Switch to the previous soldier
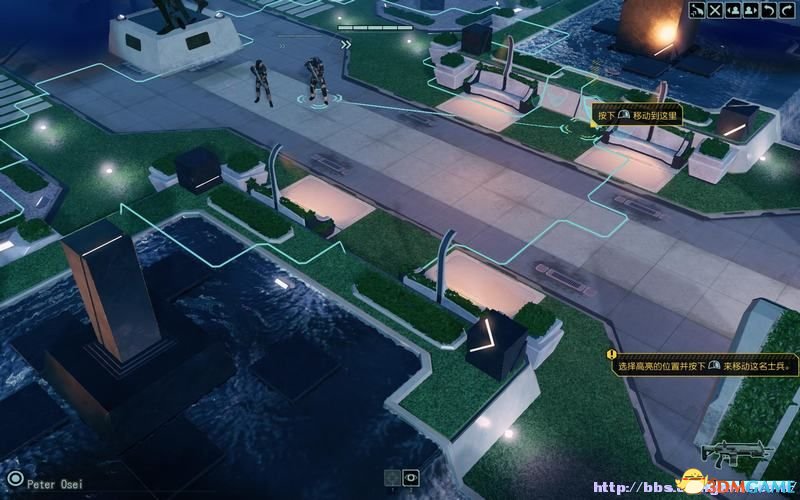Viewport: 800px width, 500px height. click(x=733, y=10)
